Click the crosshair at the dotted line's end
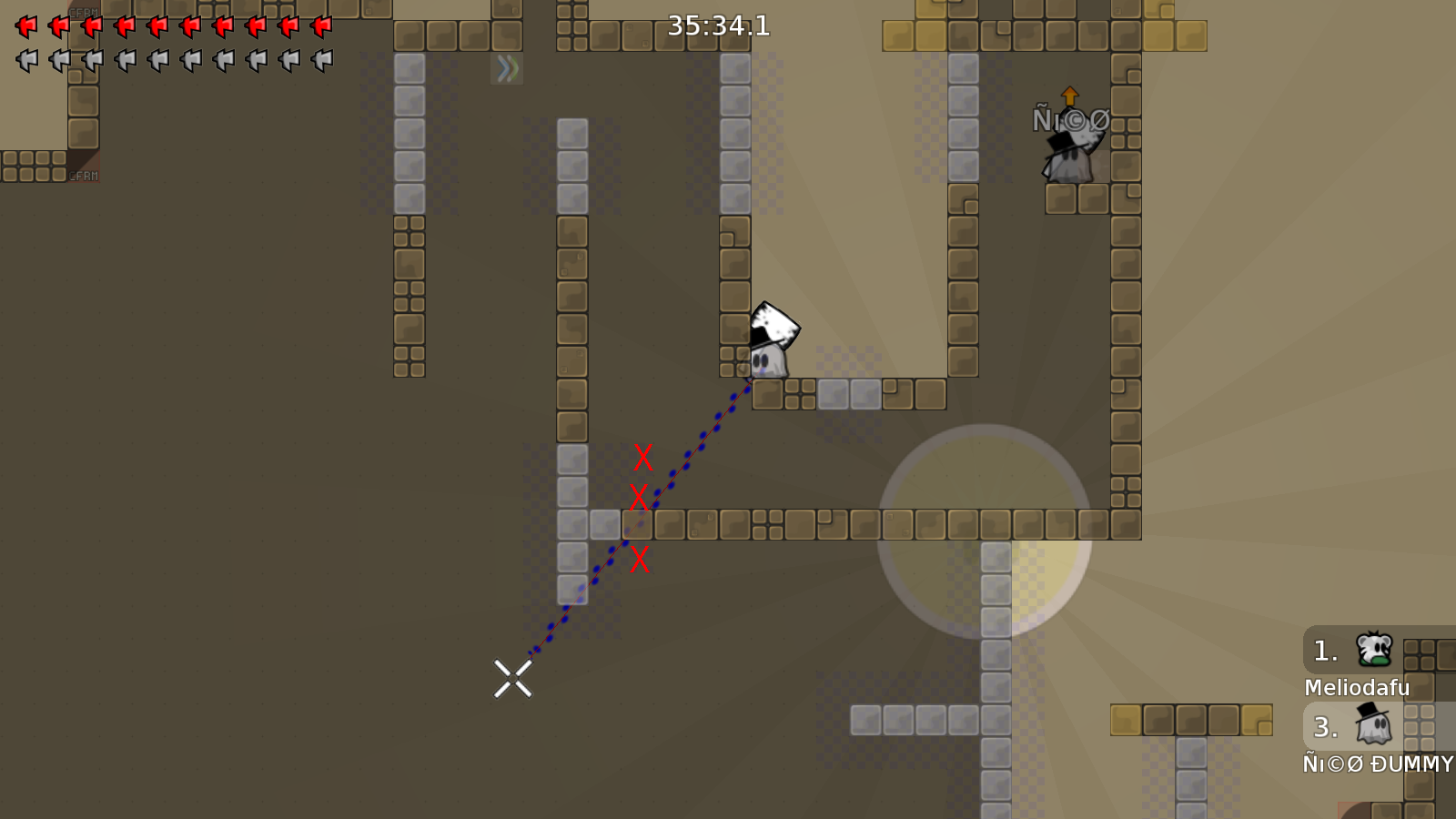 point(515,677)
